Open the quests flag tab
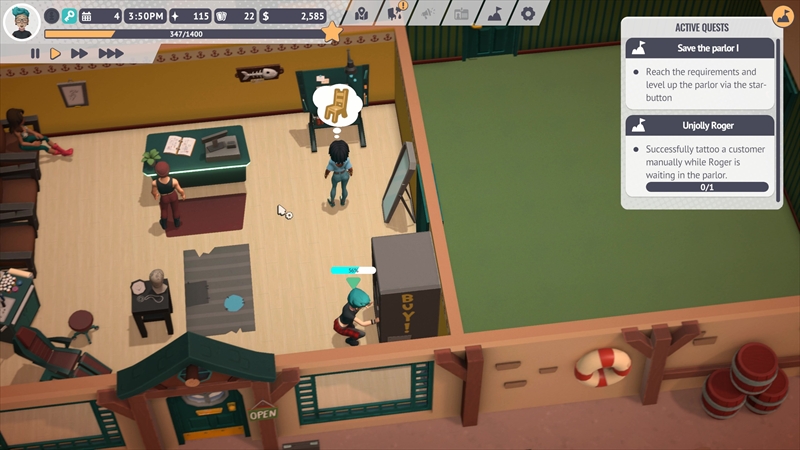 [494, 13]
